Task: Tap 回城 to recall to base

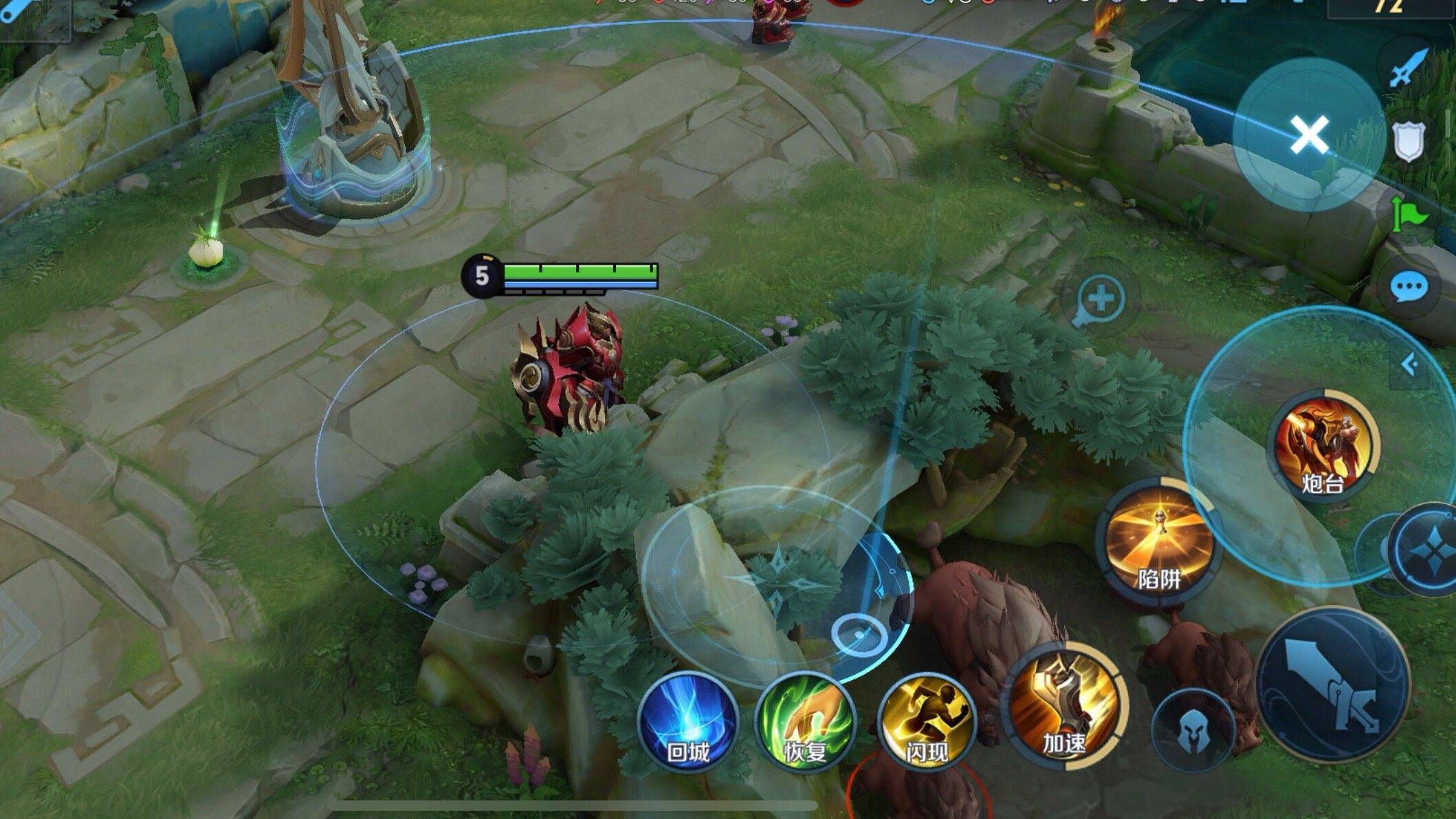Action: 687,720
